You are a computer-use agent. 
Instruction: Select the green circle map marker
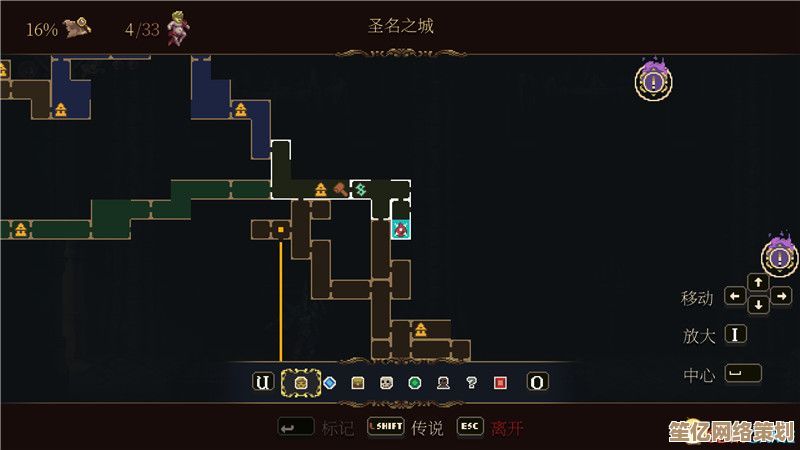click(414, 382)
